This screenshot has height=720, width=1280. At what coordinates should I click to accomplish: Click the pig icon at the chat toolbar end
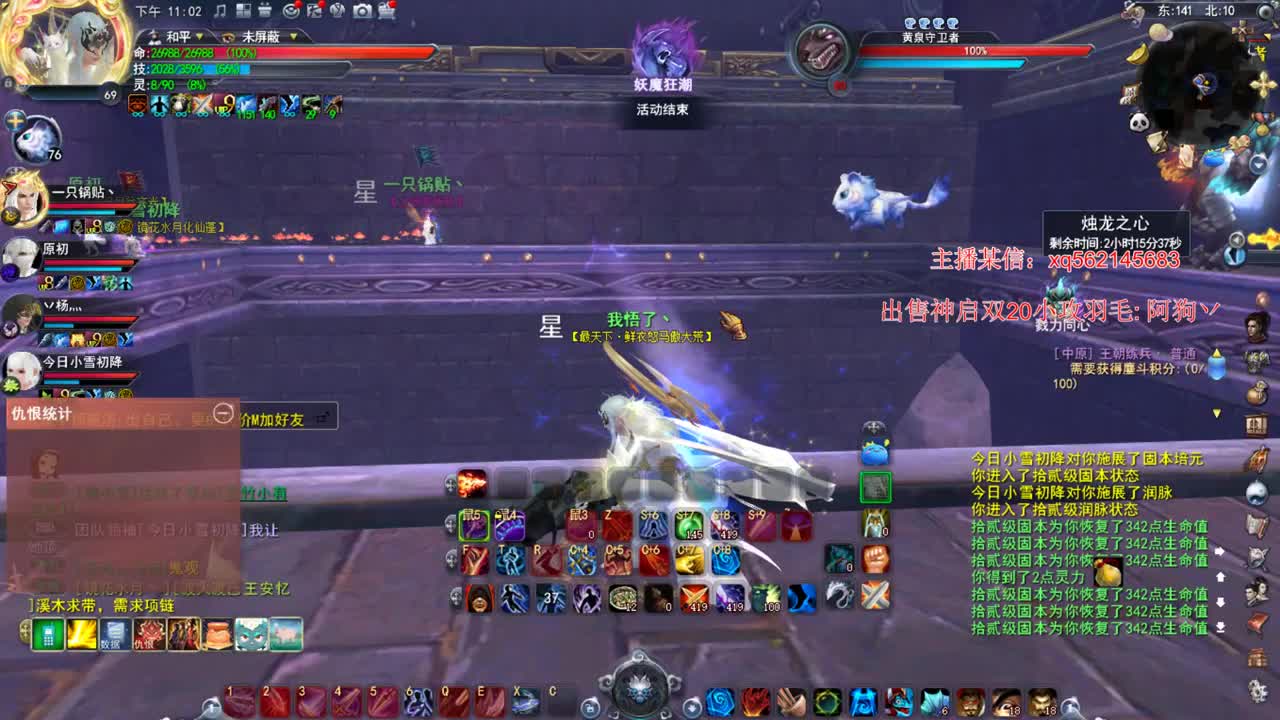pyautogui.click(x=284, y=632)
